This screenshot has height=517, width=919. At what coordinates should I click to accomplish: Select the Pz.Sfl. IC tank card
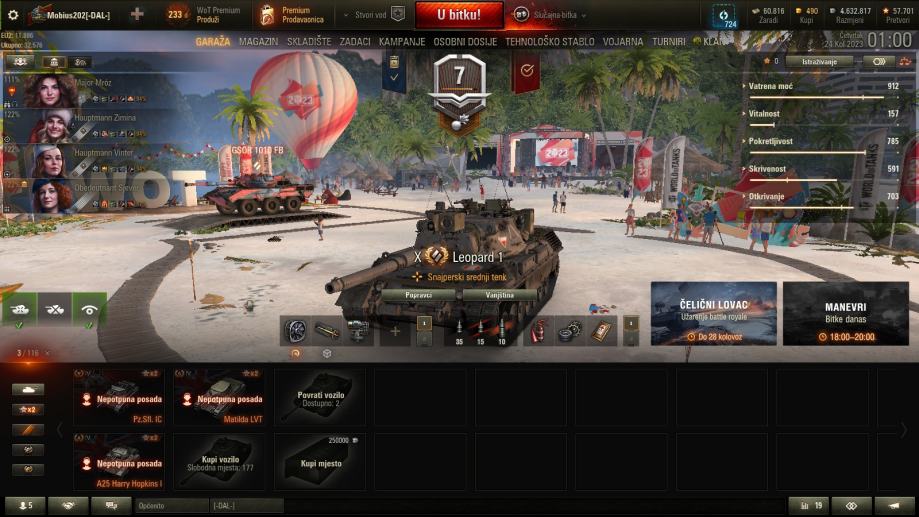tap(118, 397)
